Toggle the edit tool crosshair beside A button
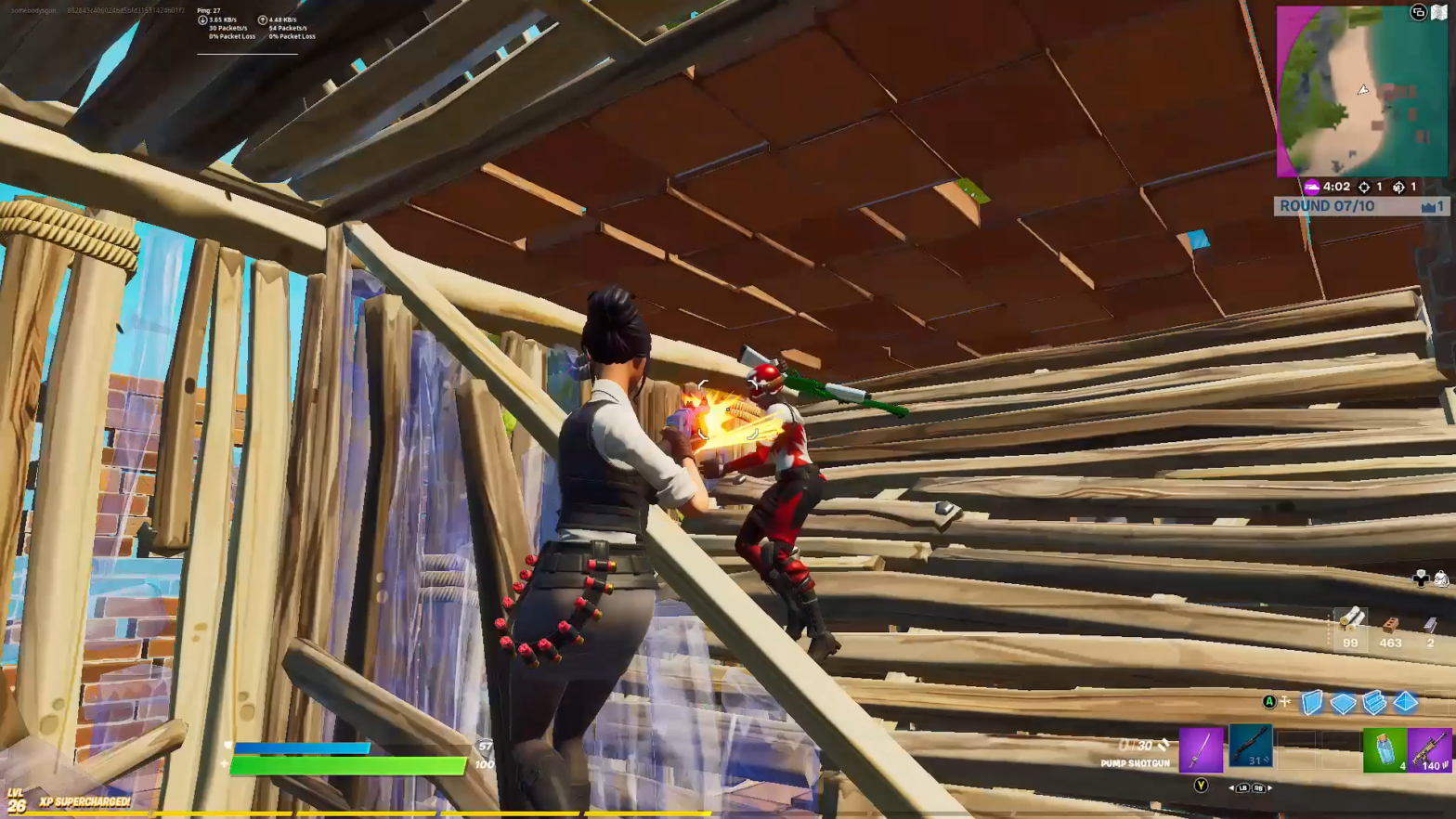This screenshot has width=1456, height=819. pyautogui.click(x=1284, y=701)
